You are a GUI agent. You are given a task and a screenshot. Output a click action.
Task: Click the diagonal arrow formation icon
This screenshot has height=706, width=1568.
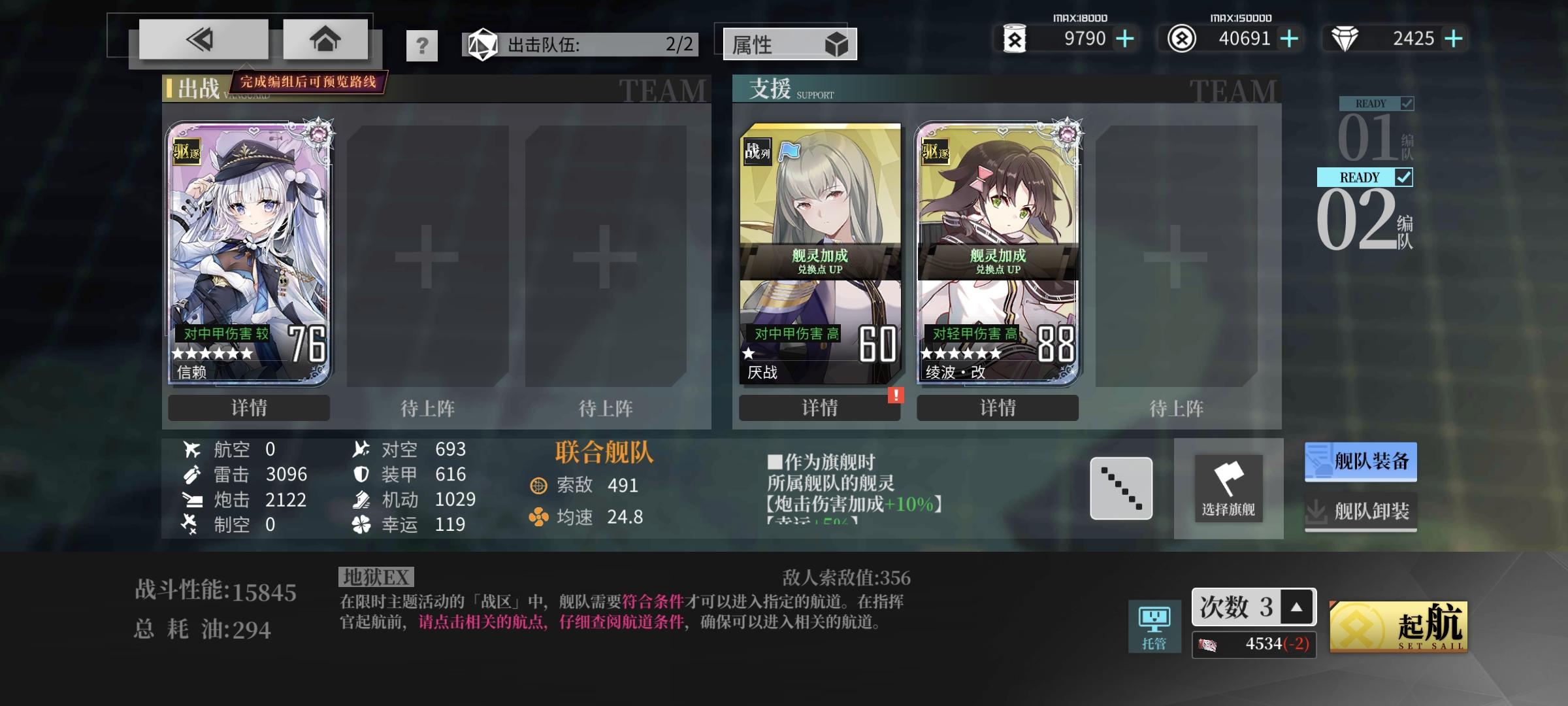pyautogui.click(x=1120, y=487)
